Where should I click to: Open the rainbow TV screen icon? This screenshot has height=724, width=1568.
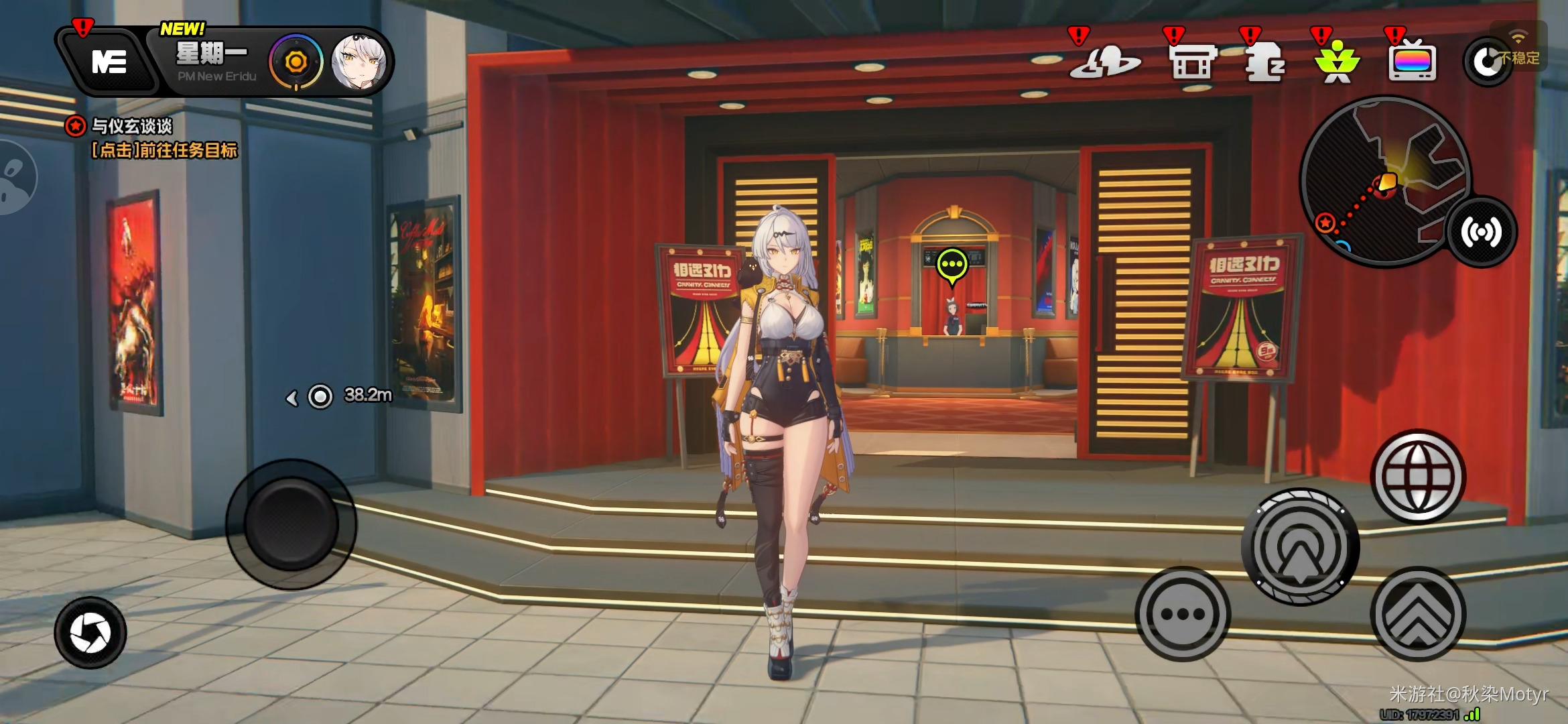[x=1412, y=62]
